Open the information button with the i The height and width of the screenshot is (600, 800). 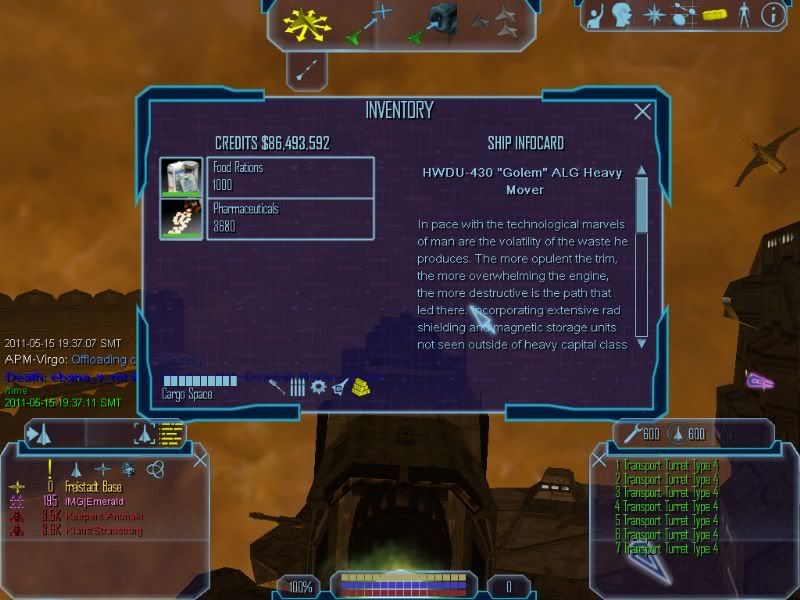coord(771,15)
